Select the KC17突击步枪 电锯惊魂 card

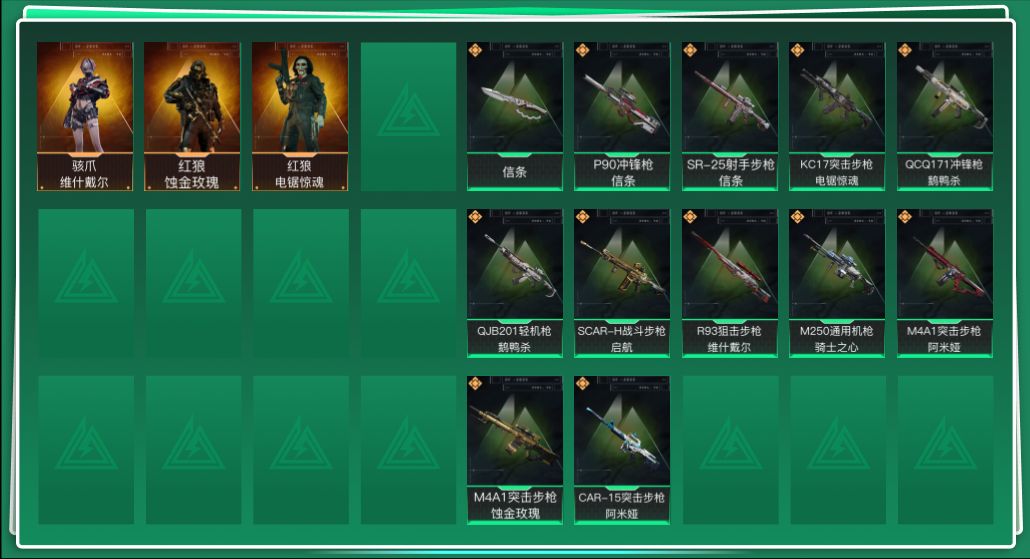(x=837, y=115)
